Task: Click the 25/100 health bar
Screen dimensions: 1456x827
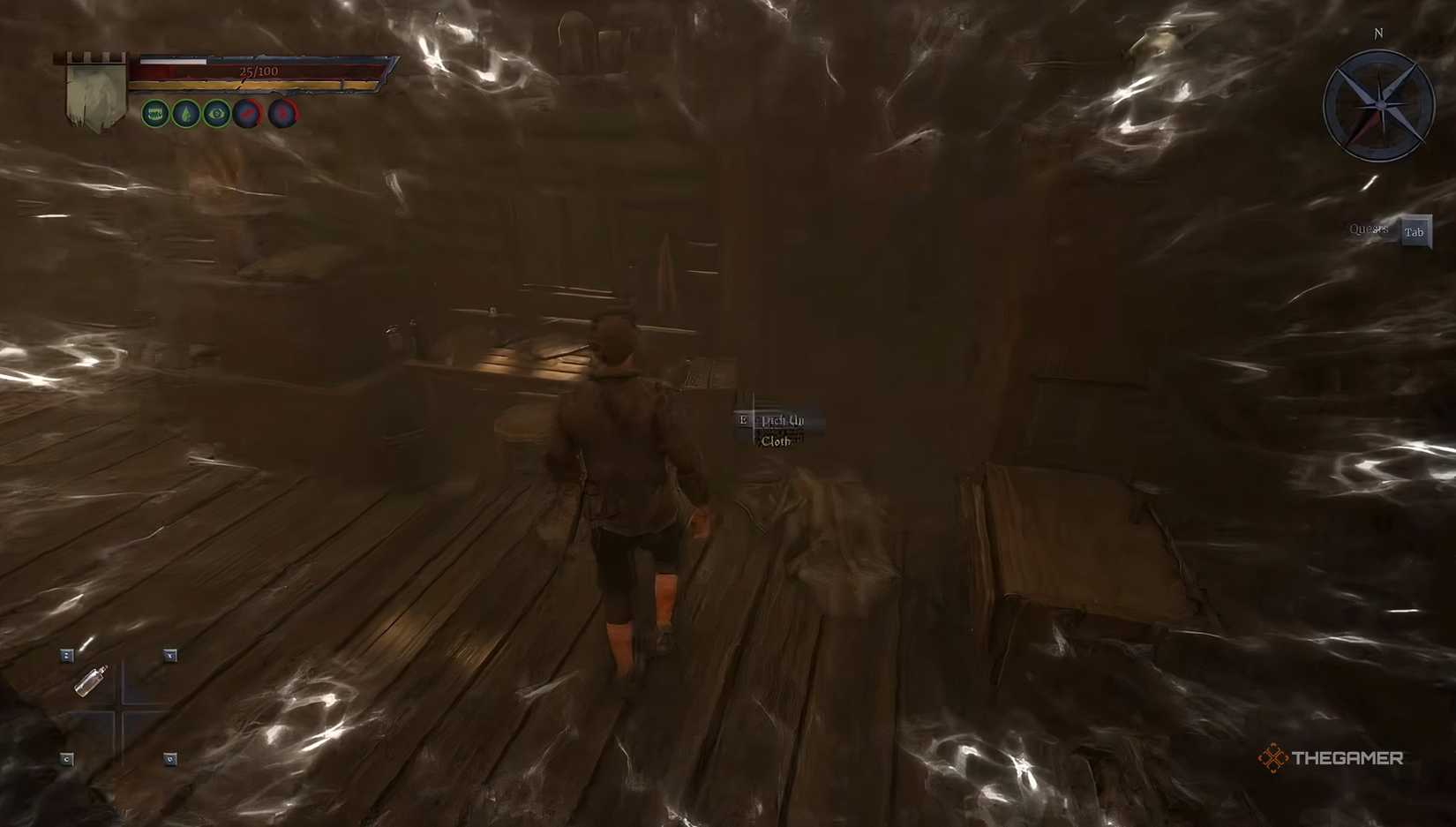Action: point(259,69)
